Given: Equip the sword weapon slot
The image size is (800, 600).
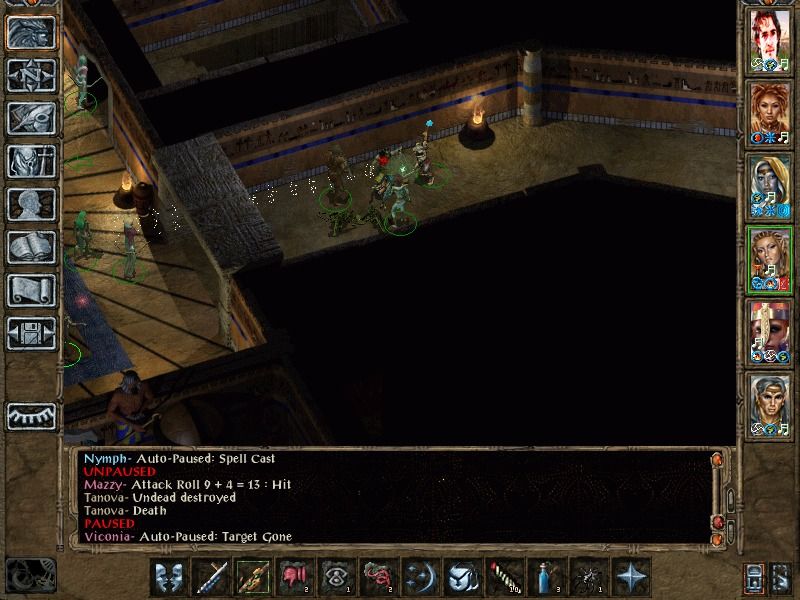Looking at the screenshot, I should 212,578.
